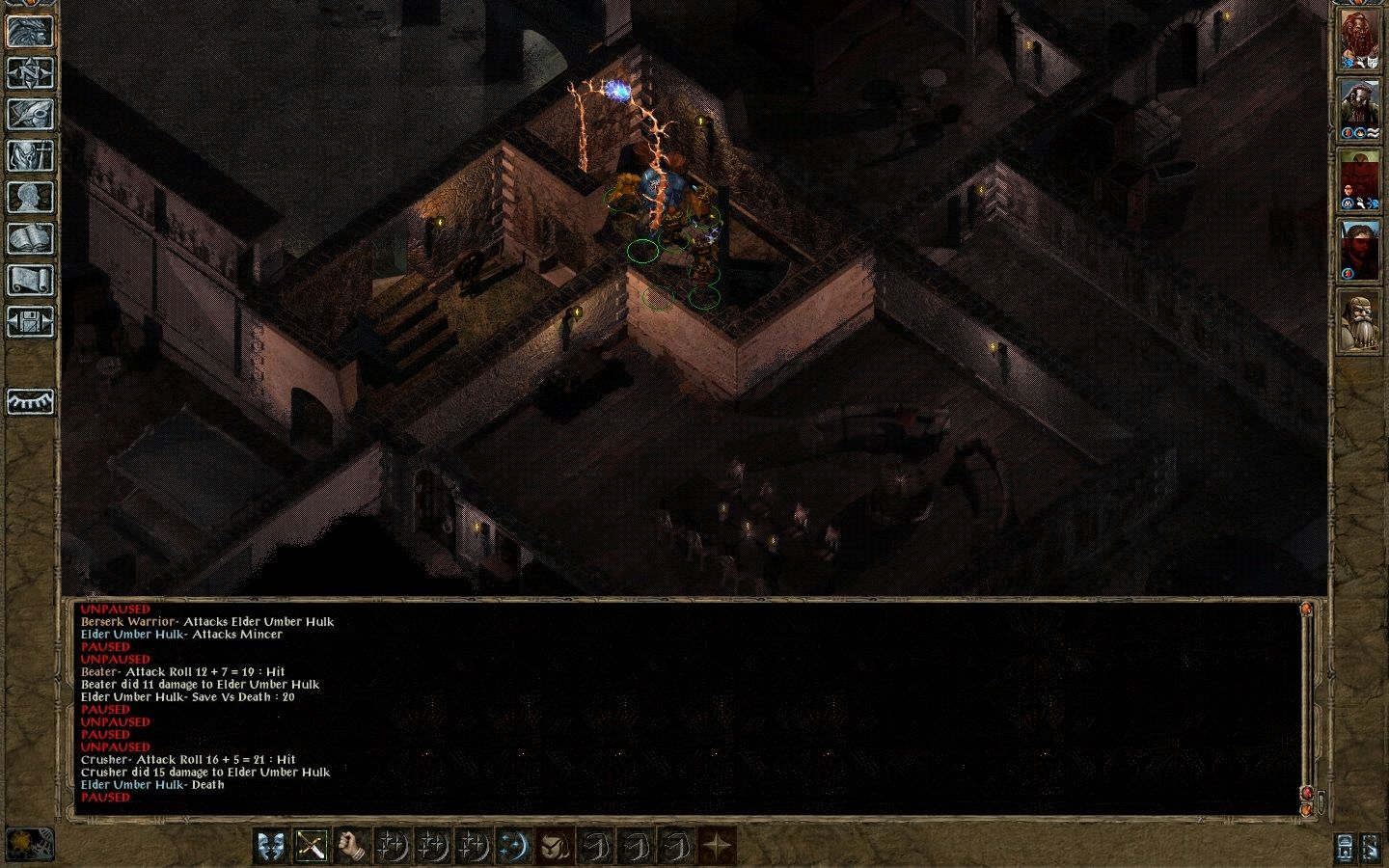The height and width of the screenshot is (868, 1389).
Task: Open the priest scroll spell screen
Action: coord(30,281)
